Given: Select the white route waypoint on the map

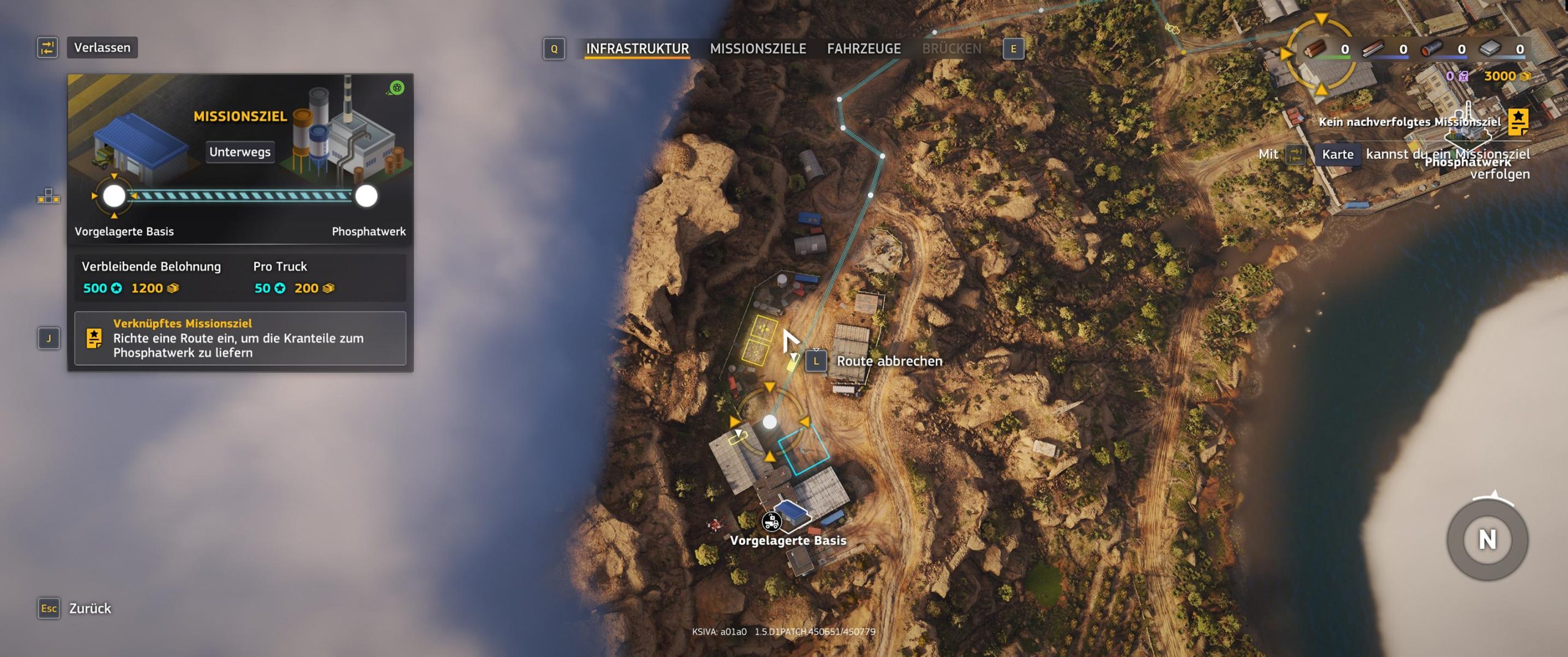Looking at the screenshot, I should coord(769,422).
